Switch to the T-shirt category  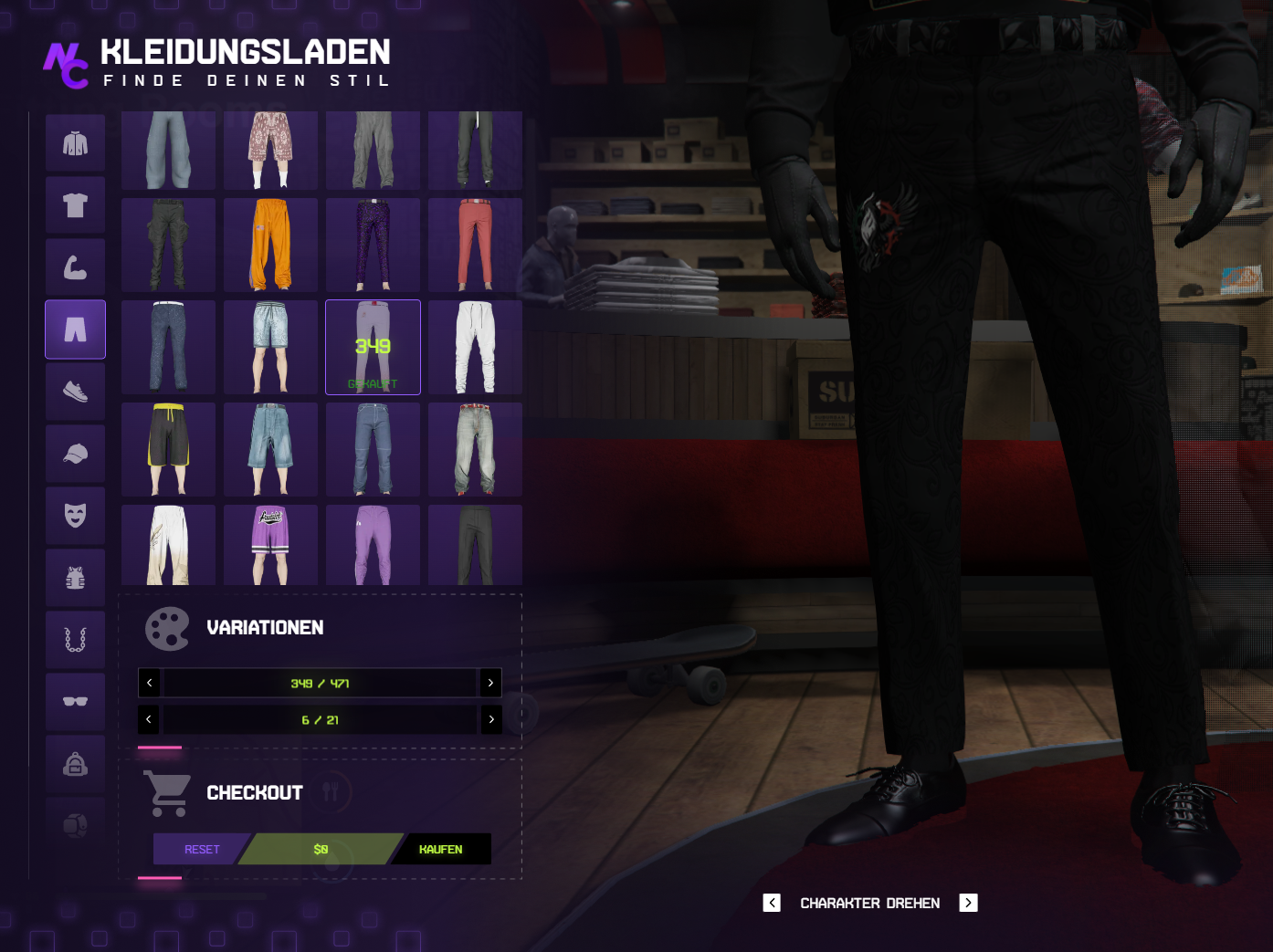(75, 205)
